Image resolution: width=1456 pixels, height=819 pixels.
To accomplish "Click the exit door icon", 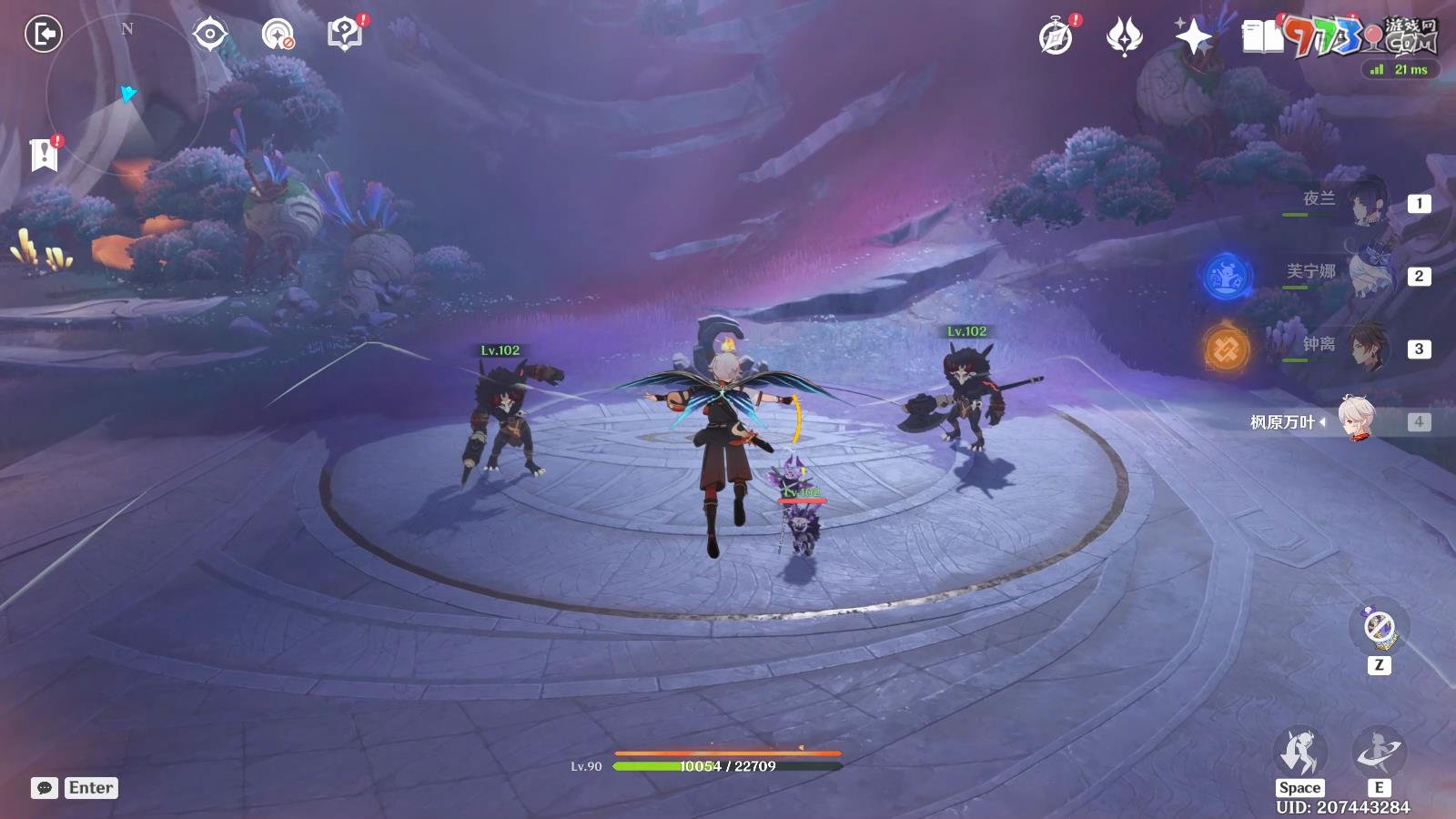I will [43, 35].
